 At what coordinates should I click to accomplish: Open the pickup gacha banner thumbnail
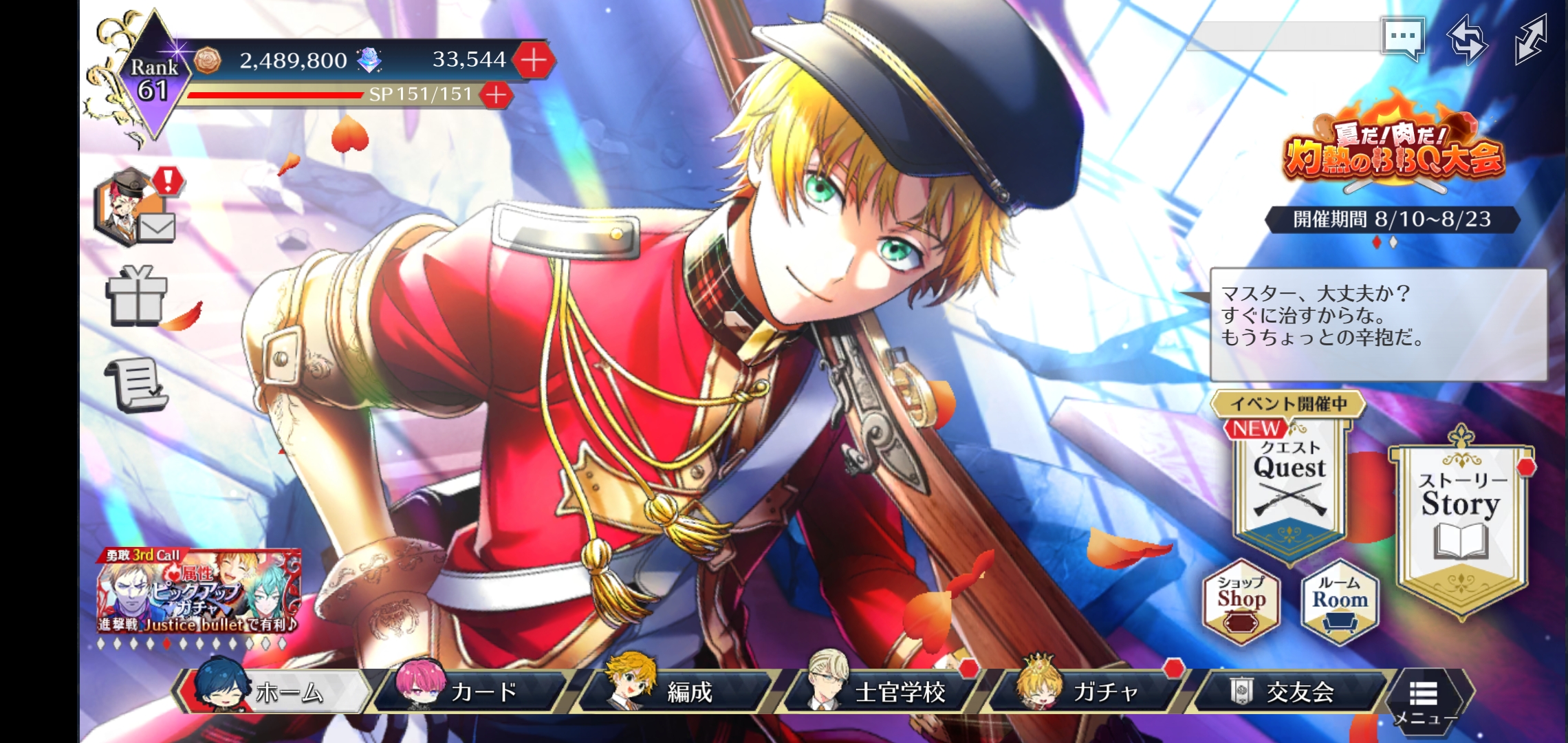[x=199, y=592]
